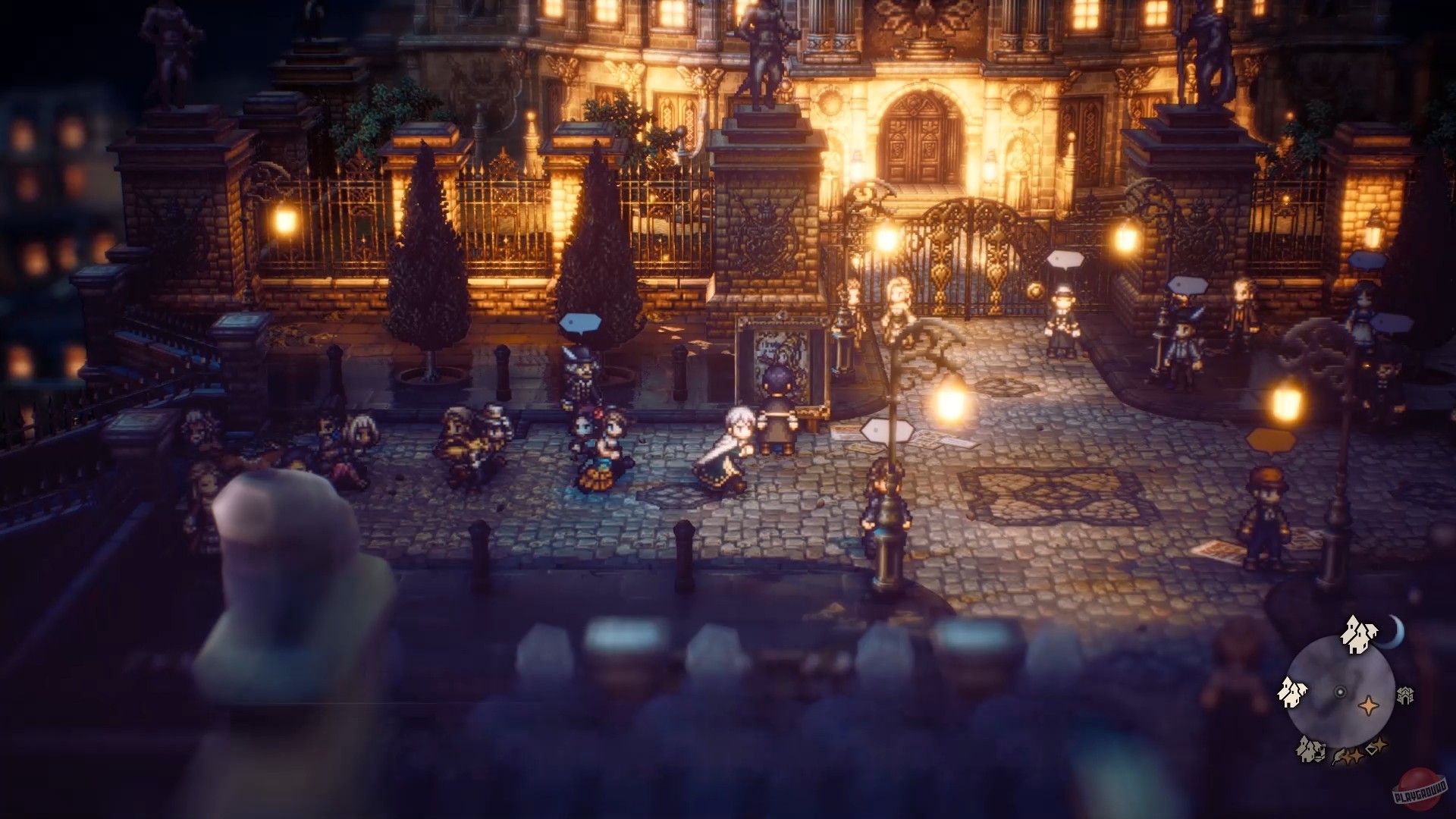Click the player position dot in the minimap center

click(1340, 691)
